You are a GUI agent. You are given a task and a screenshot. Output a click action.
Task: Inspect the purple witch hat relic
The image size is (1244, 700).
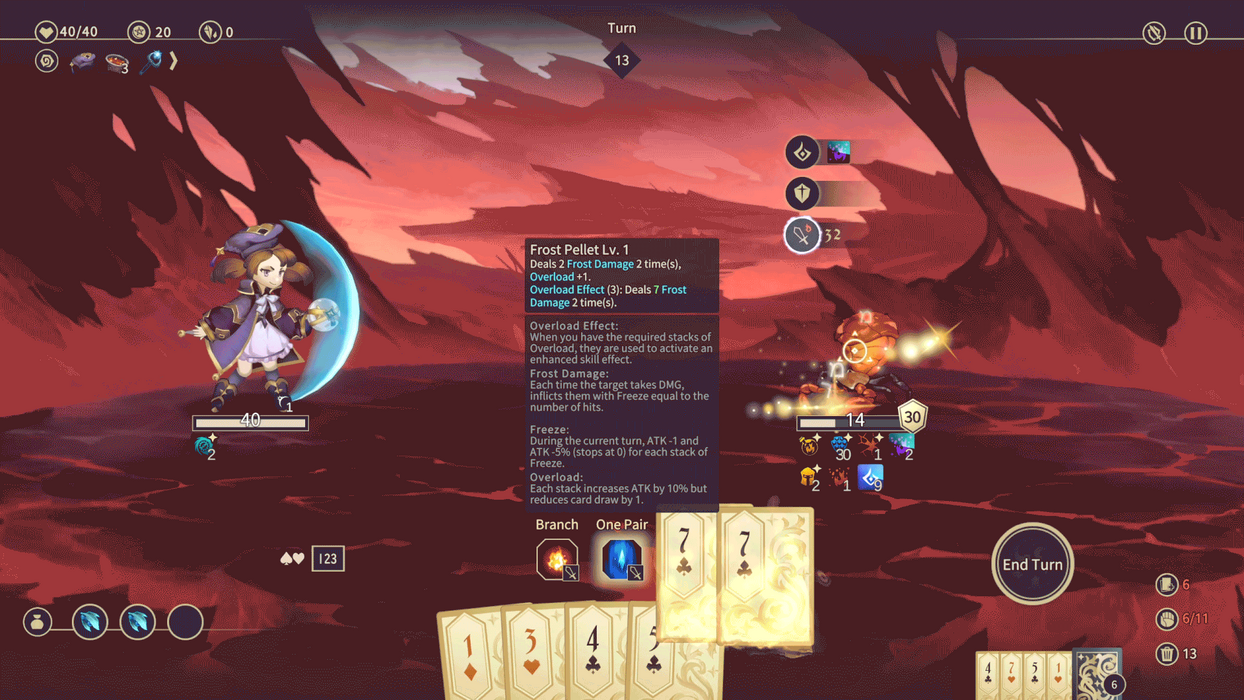82,61
